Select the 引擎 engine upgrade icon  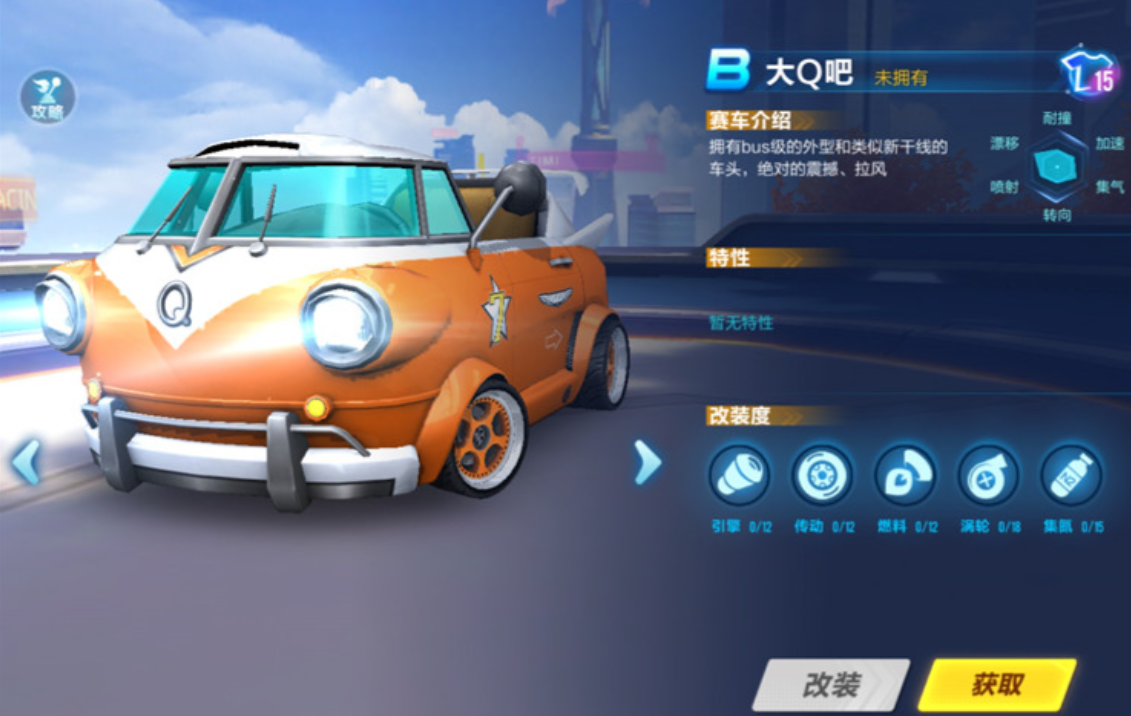coord(739,475)
